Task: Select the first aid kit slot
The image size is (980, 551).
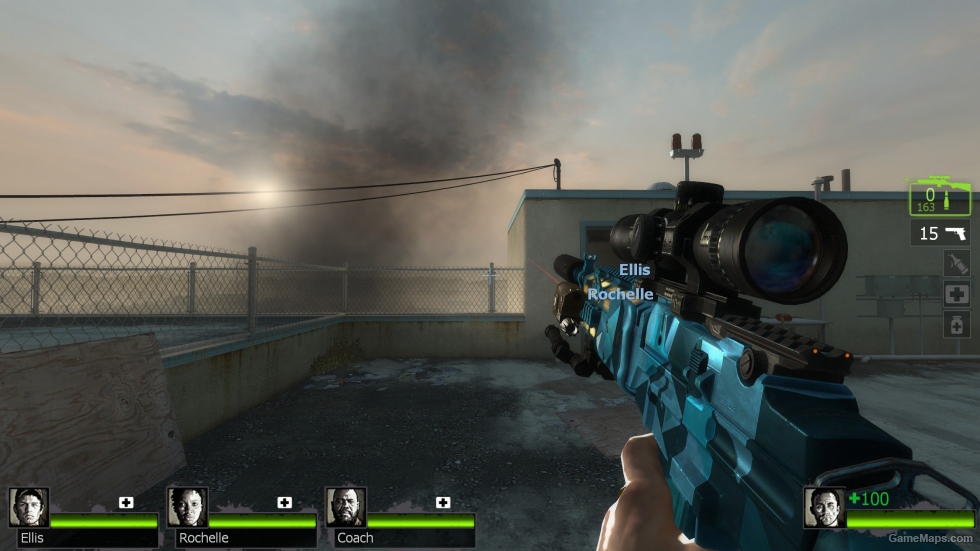Action: click(956, 294)
